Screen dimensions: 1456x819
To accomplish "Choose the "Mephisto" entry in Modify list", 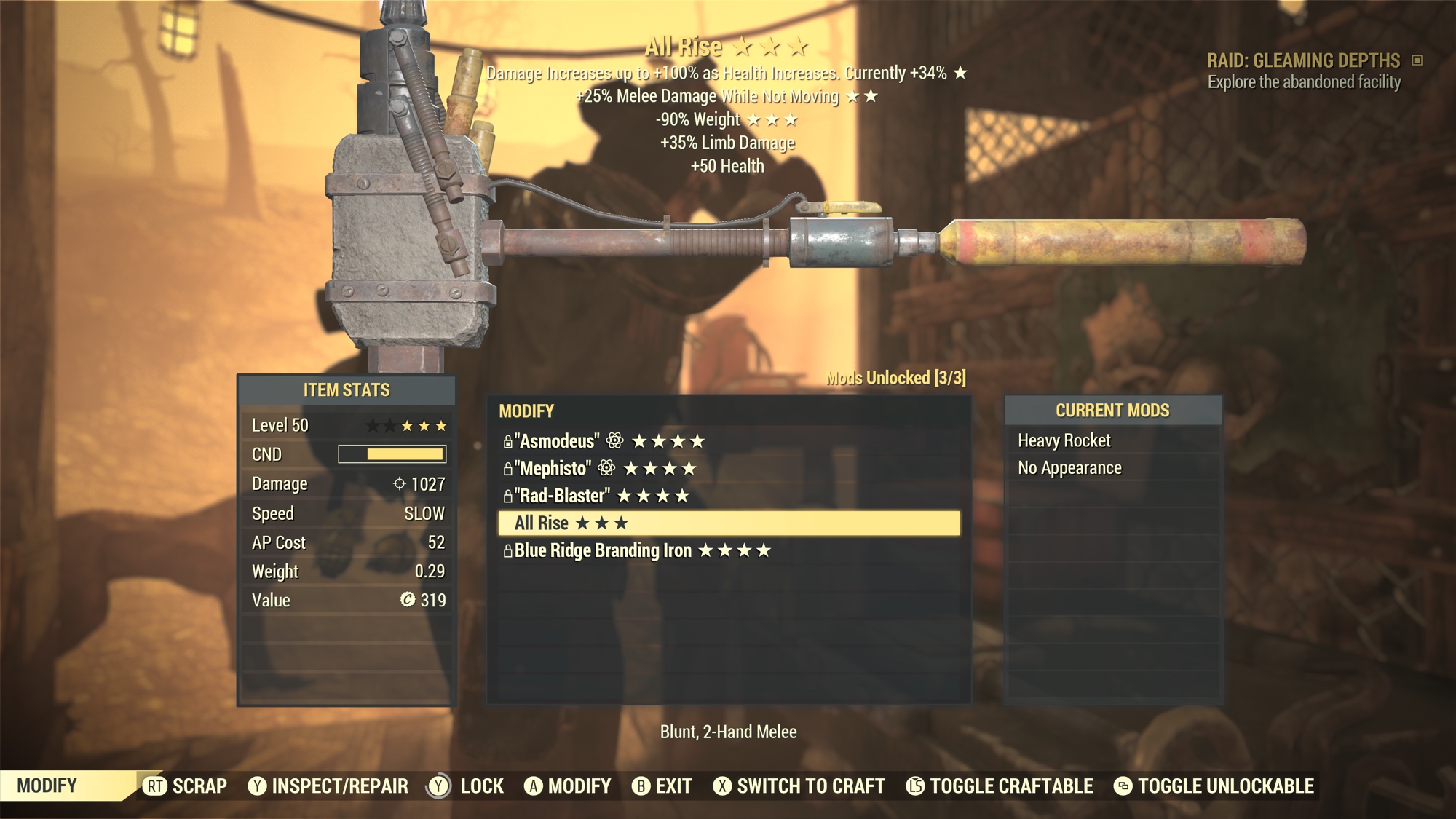I will pyautogui.click(x=600, y=469).
